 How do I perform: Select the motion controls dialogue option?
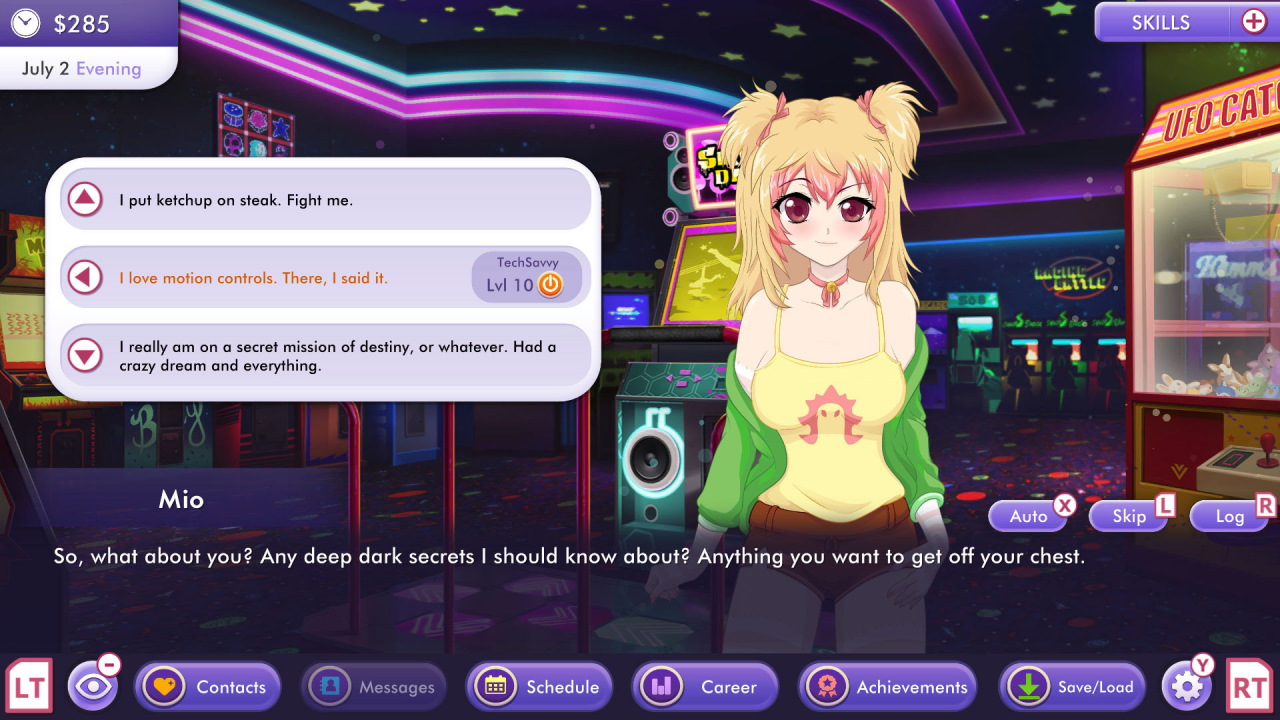[x=300, y=277]
